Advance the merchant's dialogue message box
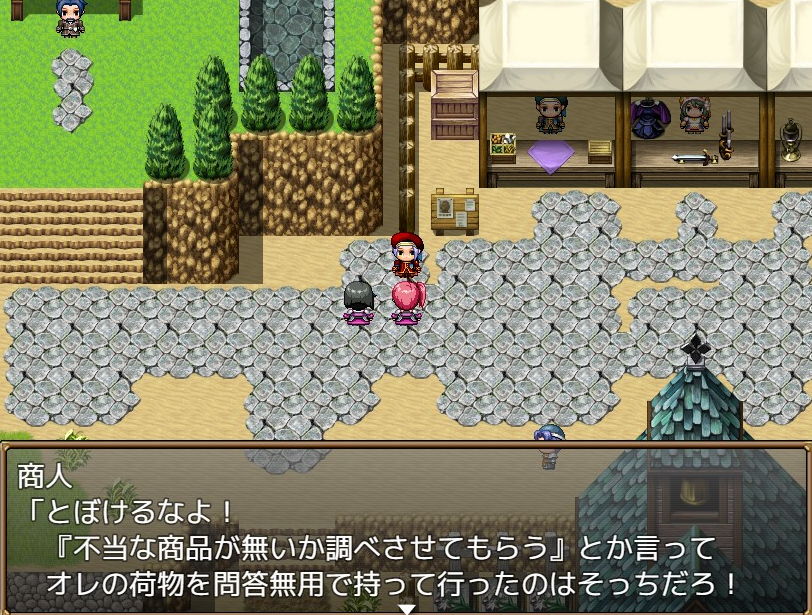Viewport: 812px width, 615px height. click(x=406, y=529)
